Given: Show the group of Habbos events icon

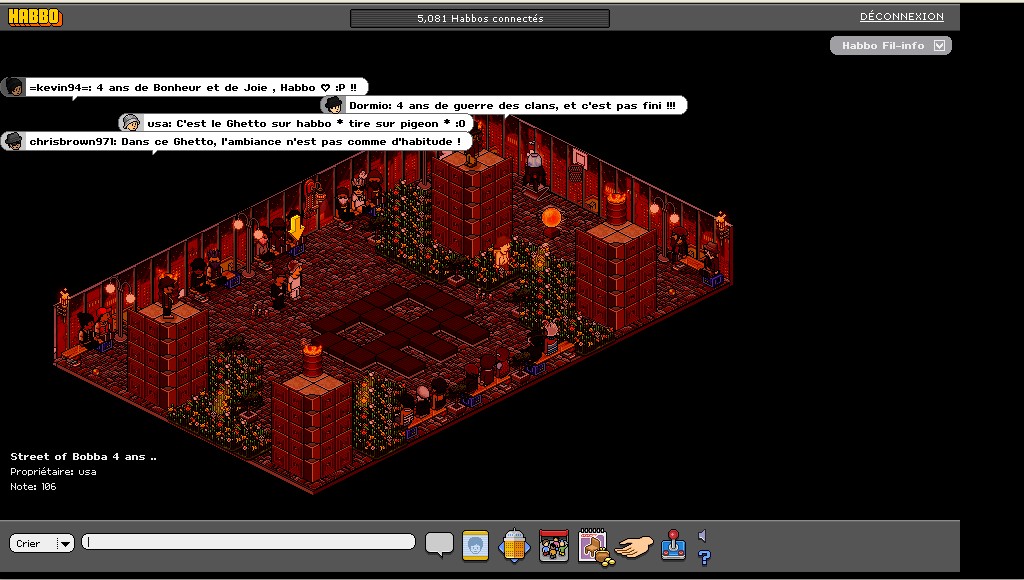Looking at the screenshot, I should click(553, 545).
